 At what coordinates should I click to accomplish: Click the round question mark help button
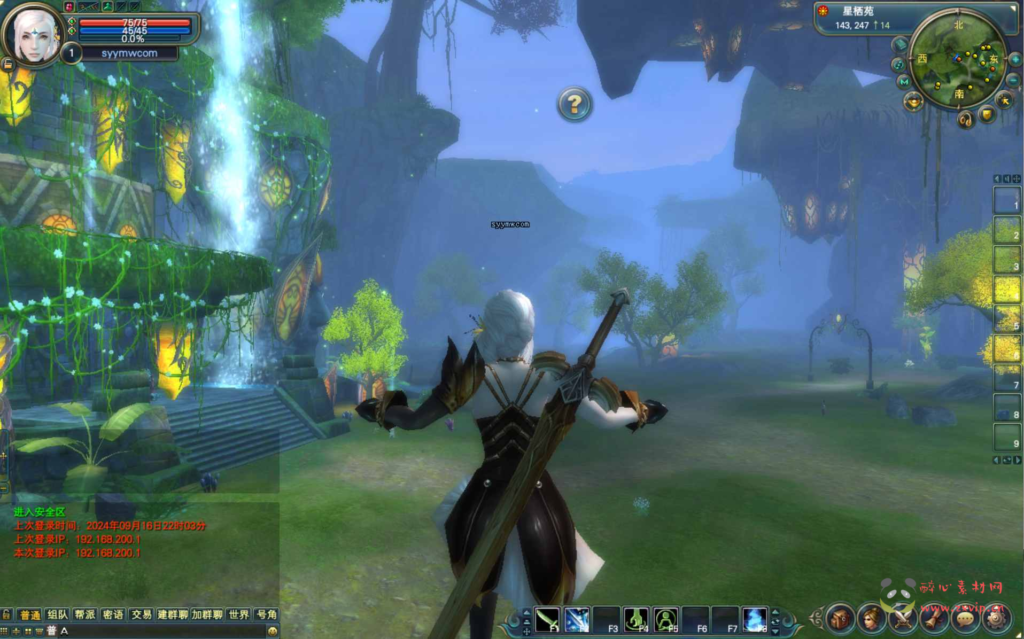(574, 103)
